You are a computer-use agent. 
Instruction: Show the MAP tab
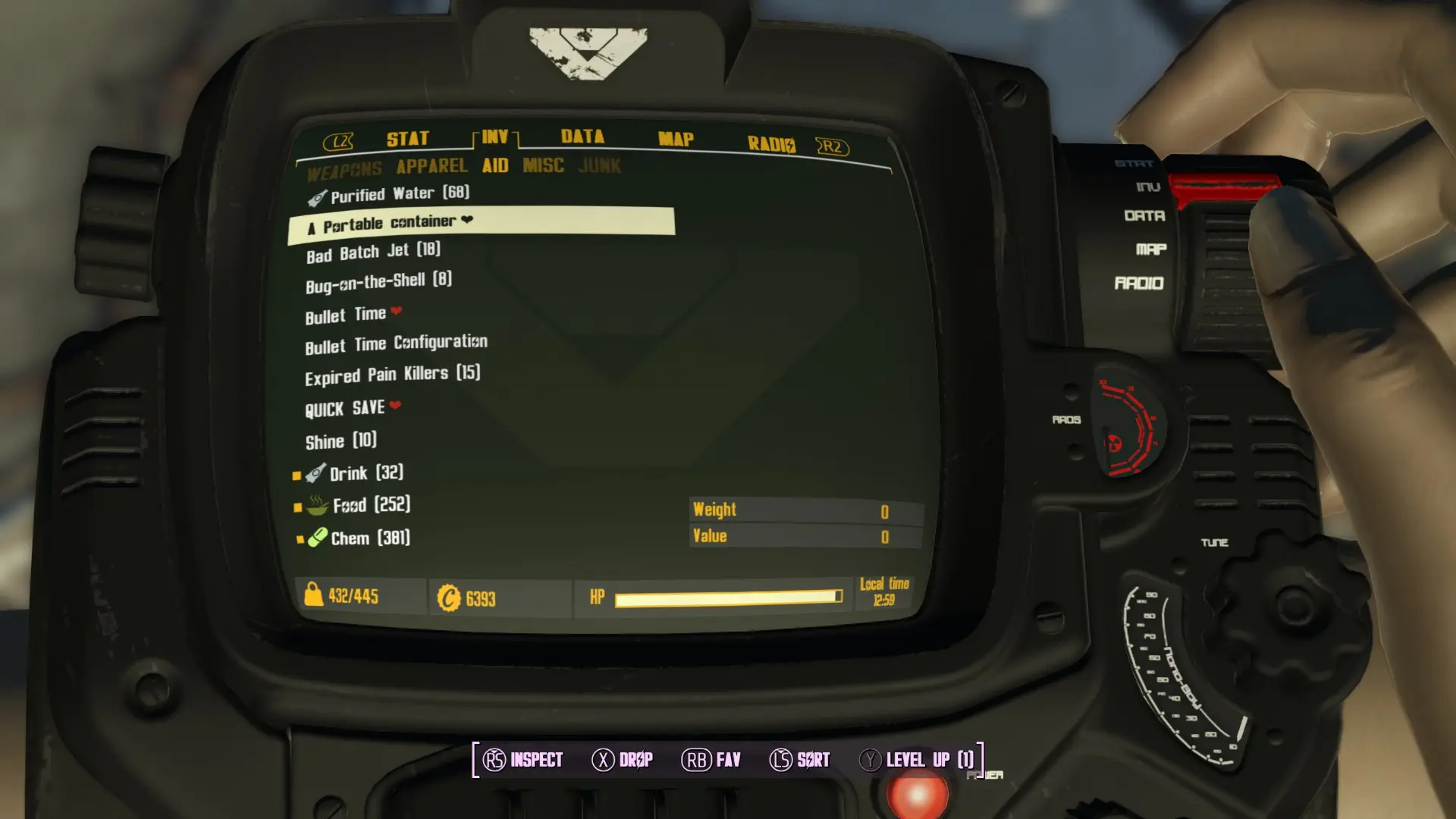click(676, 140)
